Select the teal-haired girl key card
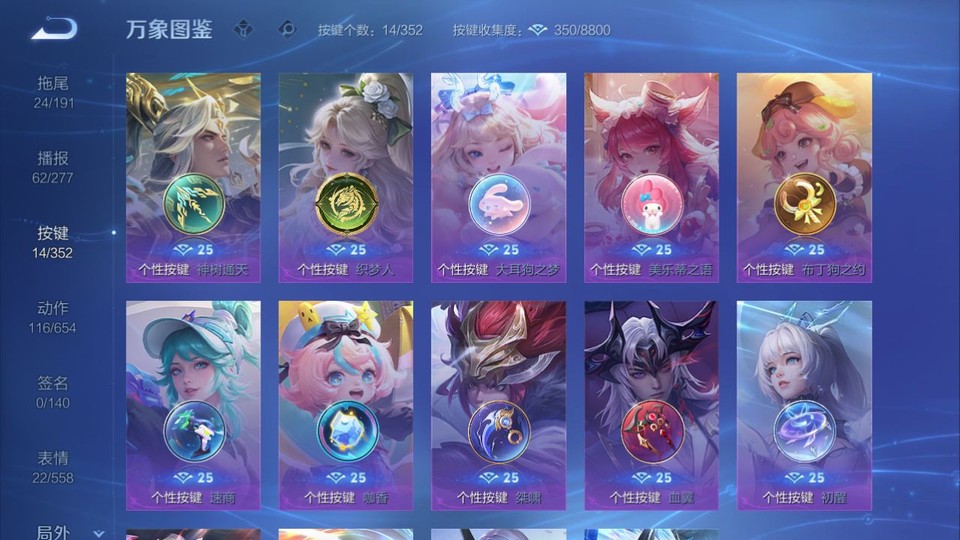This screenshot has height=540, width=960. coord(193,405)
